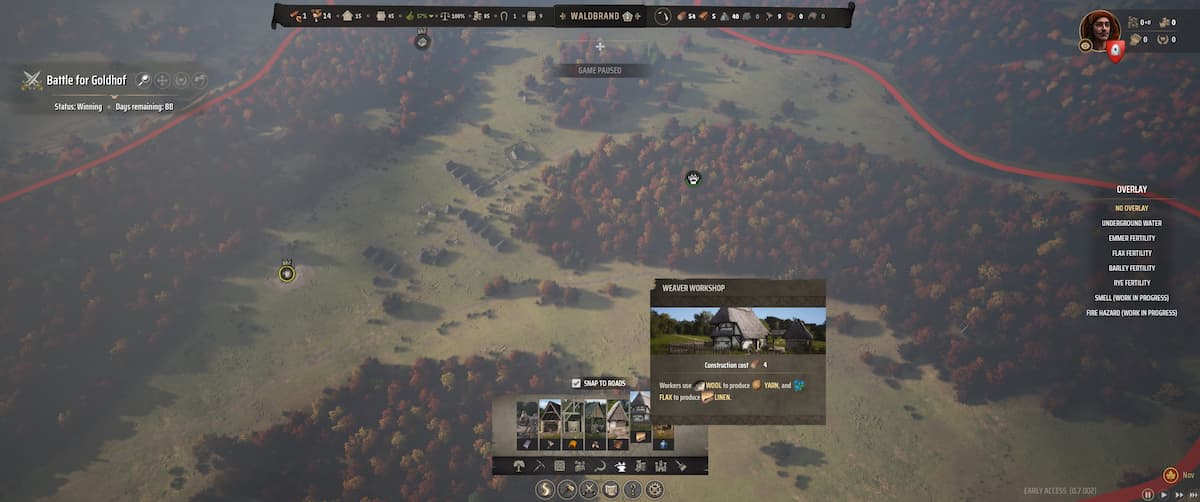Screen dimensions: 1200x502
Task: Show the Smell overlay
Action: pos(1131,298)
